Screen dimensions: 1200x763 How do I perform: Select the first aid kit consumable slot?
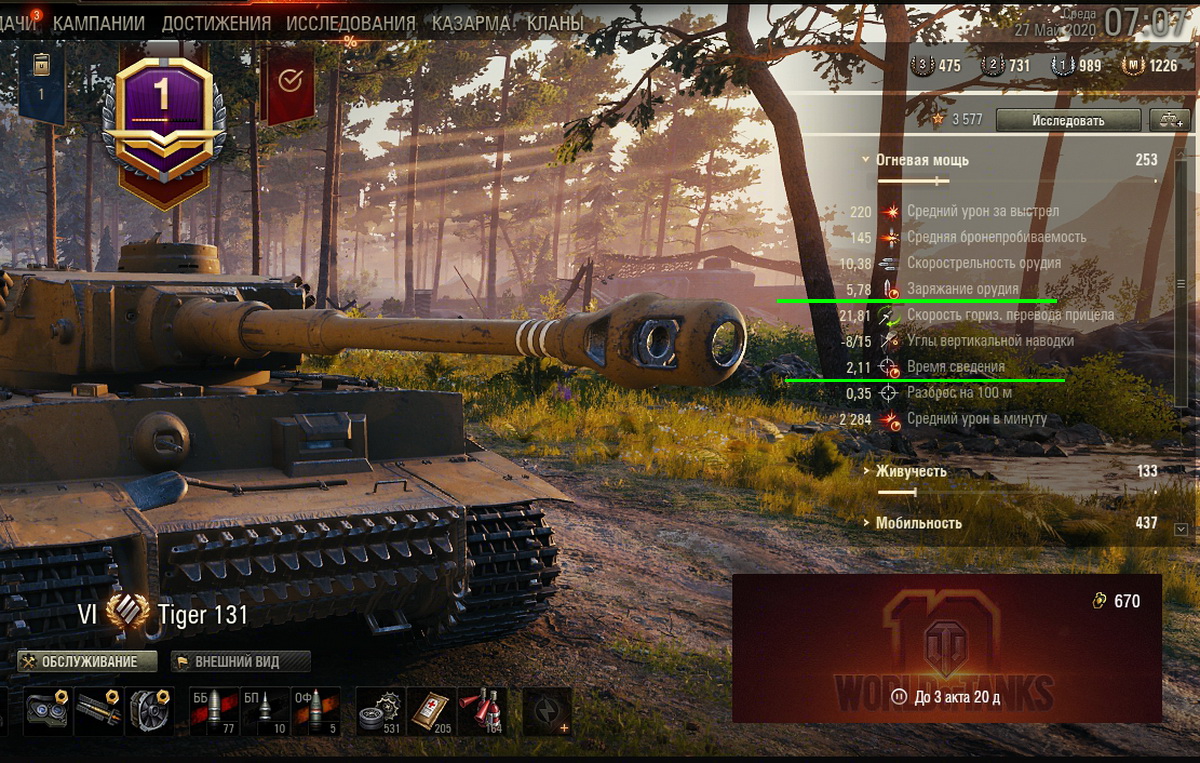[x=431, y=710]
